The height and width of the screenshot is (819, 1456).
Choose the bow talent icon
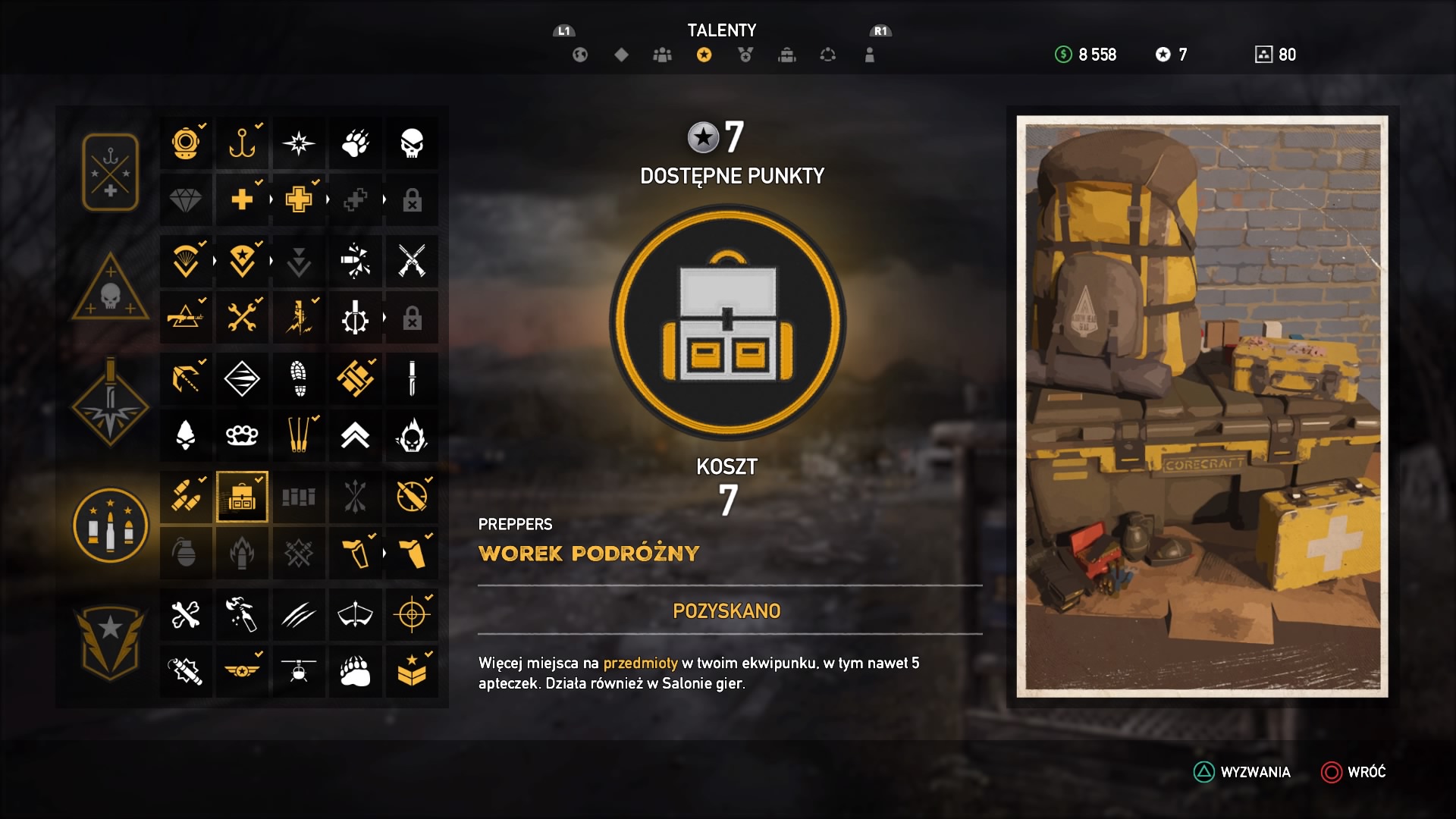[355, 614]
